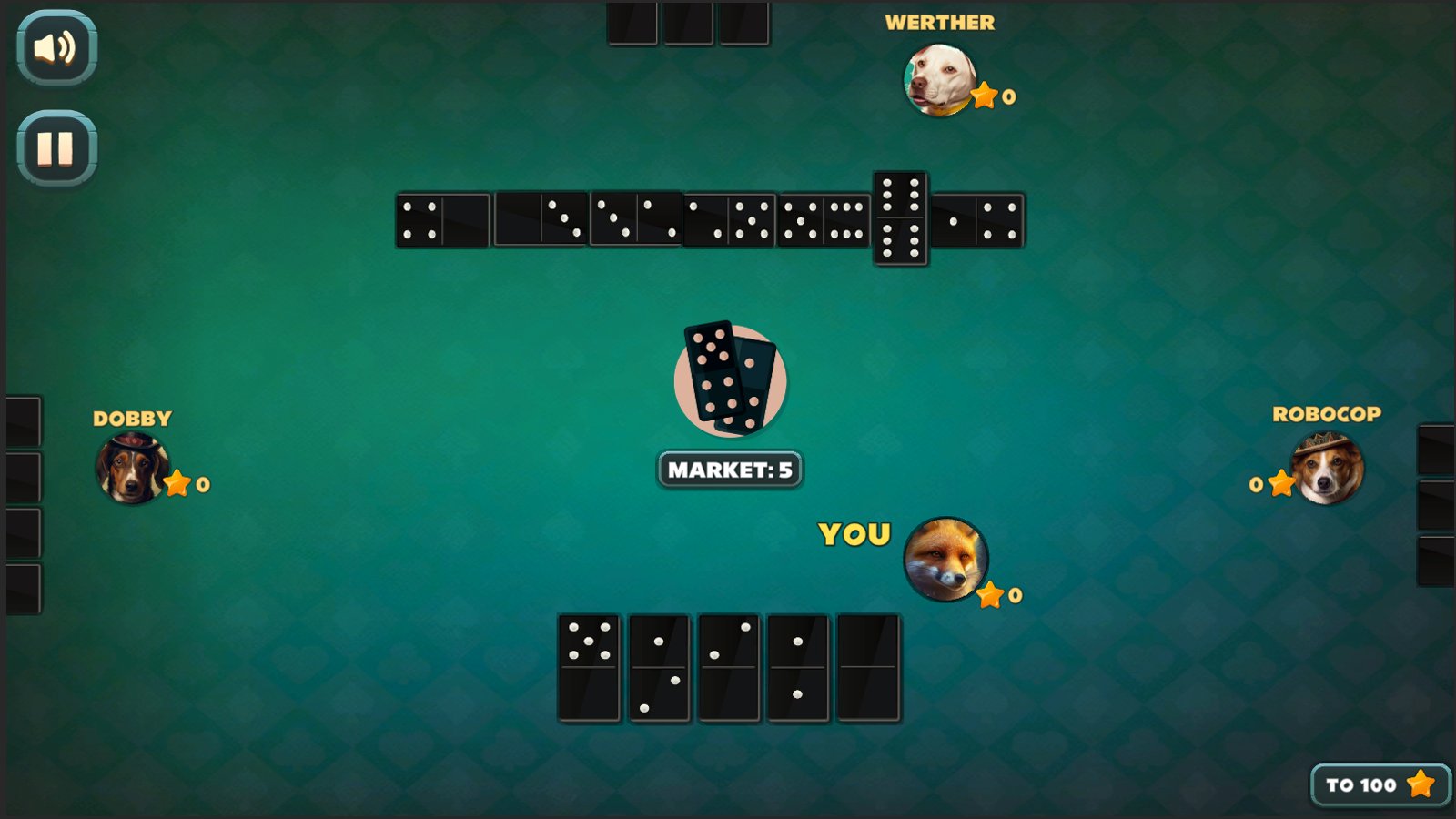
Task: Click the star beside Dobby's score
Action: point(178,483)
